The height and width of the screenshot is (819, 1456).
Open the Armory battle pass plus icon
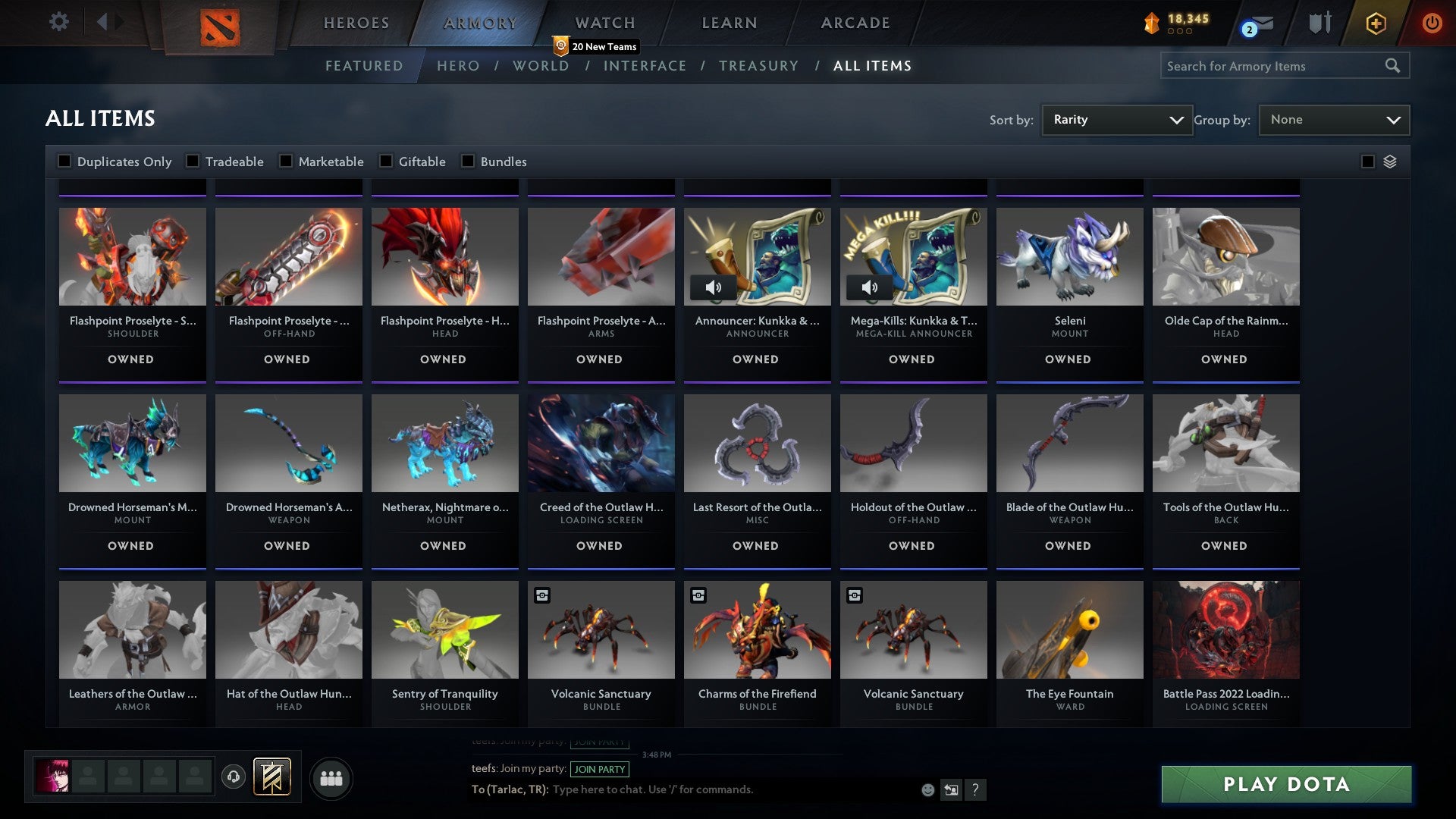click(1376, 23)
